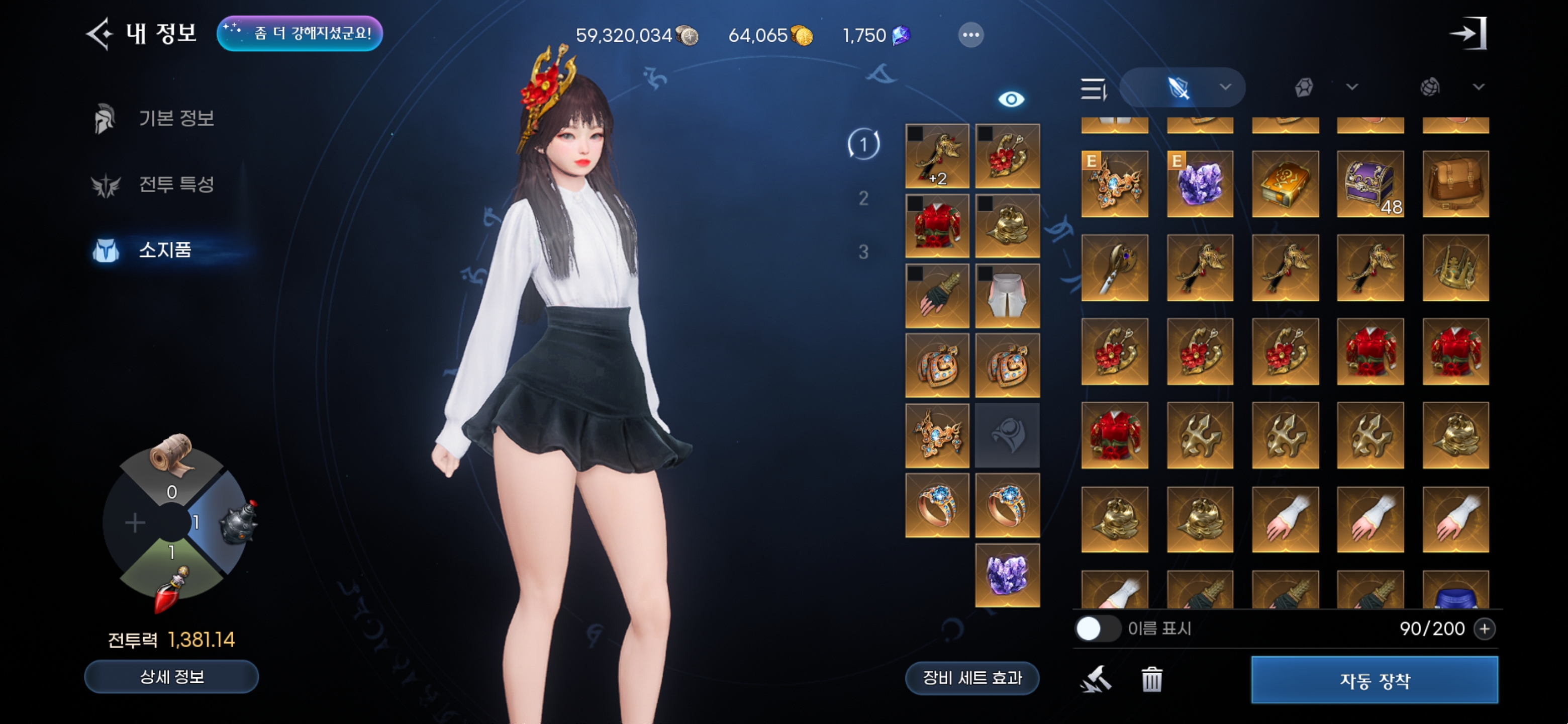Toggle the 이름 표시 switch
Viewport: 1568px width, 724px height.
pos(1097,628)
